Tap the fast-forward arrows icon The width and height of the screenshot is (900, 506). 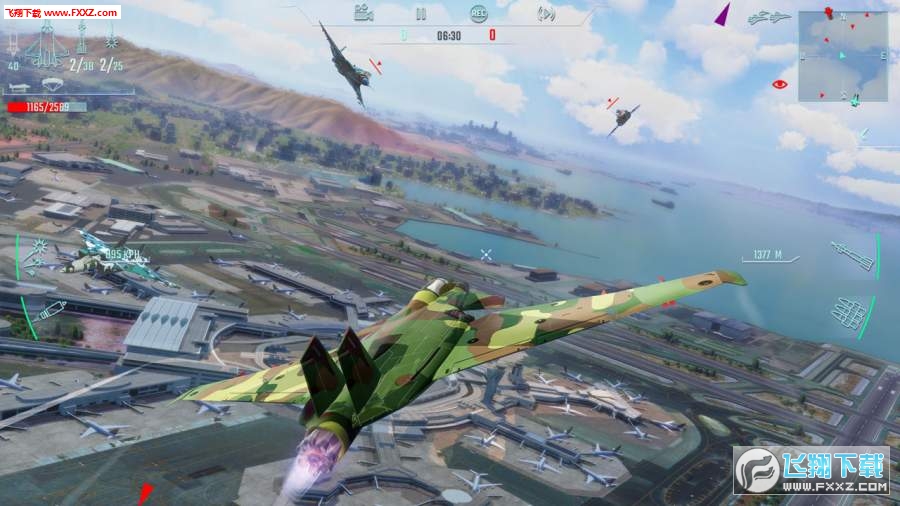tap(546, 13)
